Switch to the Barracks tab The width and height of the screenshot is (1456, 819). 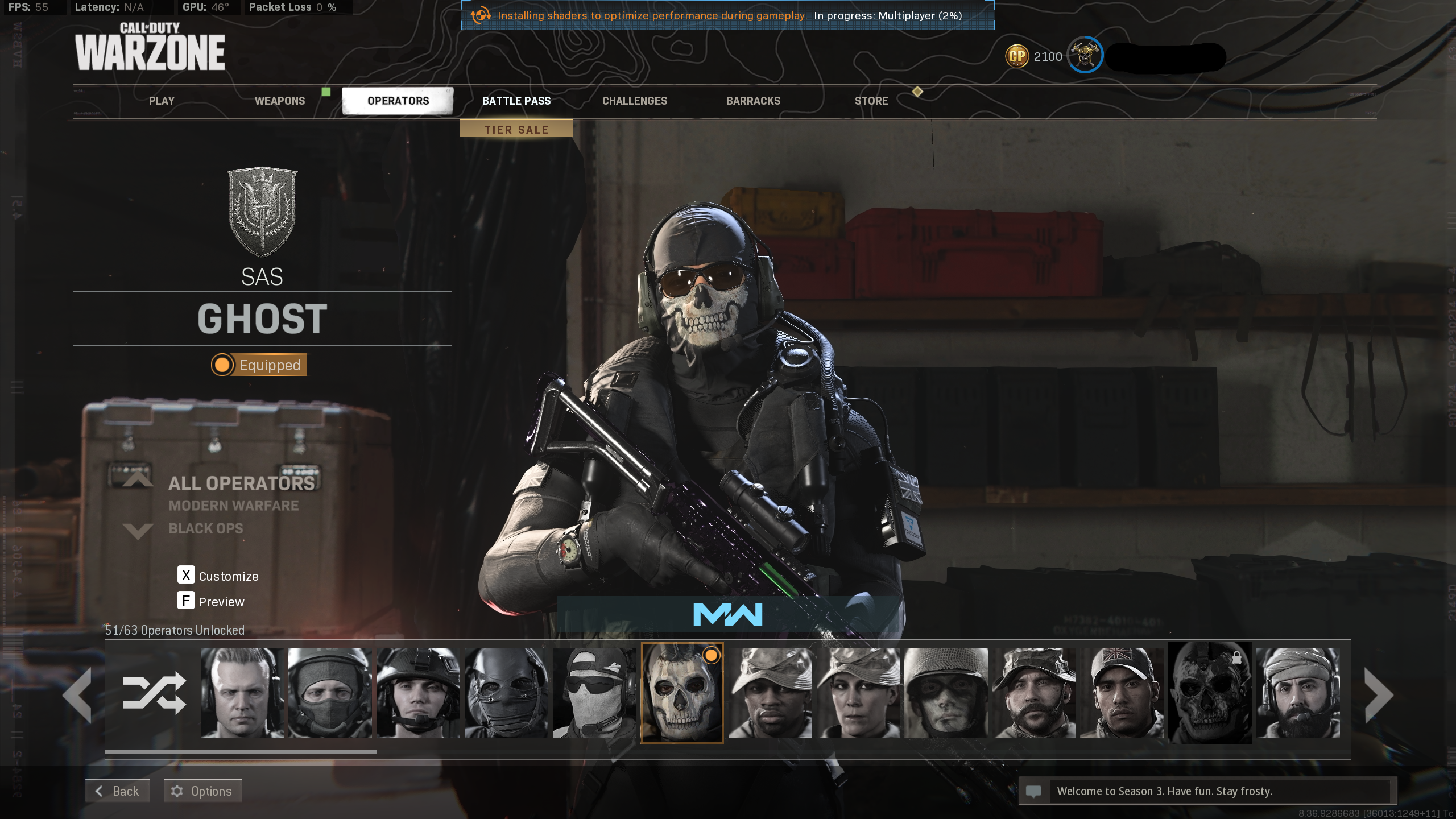pos(752,101)
